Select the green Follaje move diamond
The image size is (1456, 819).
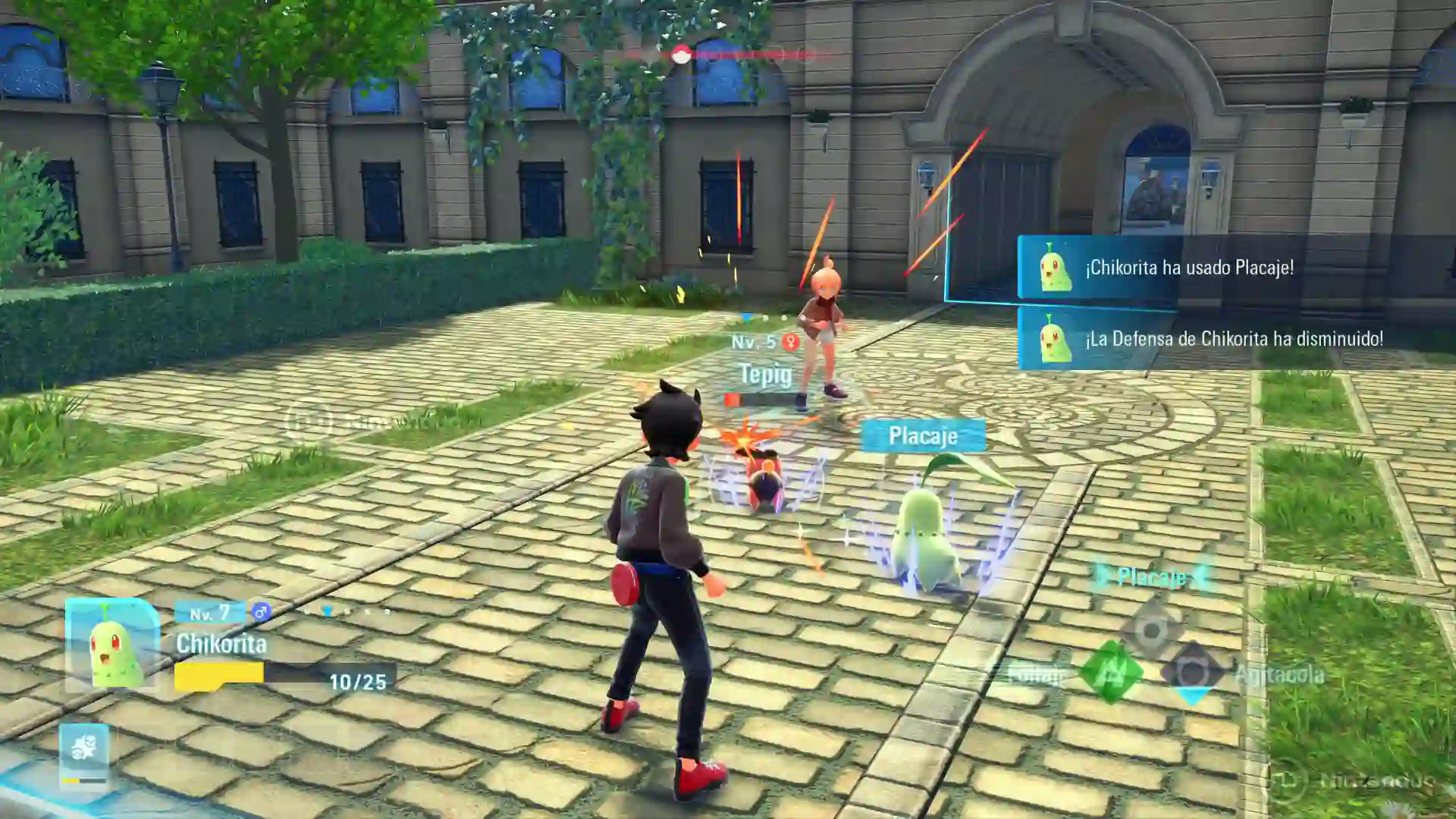pyautogui.click(x=1109, y=670)
